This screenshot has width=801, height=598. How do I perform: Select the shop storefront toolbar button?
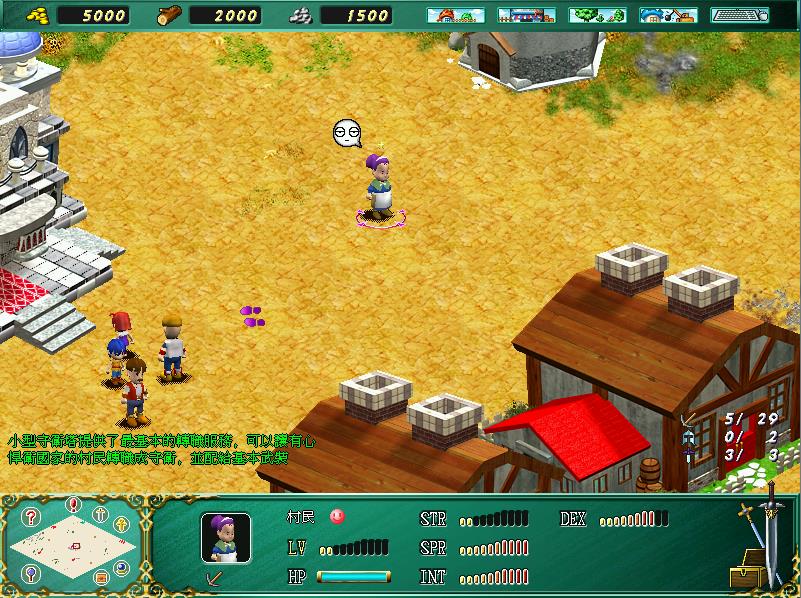(526, 15)
